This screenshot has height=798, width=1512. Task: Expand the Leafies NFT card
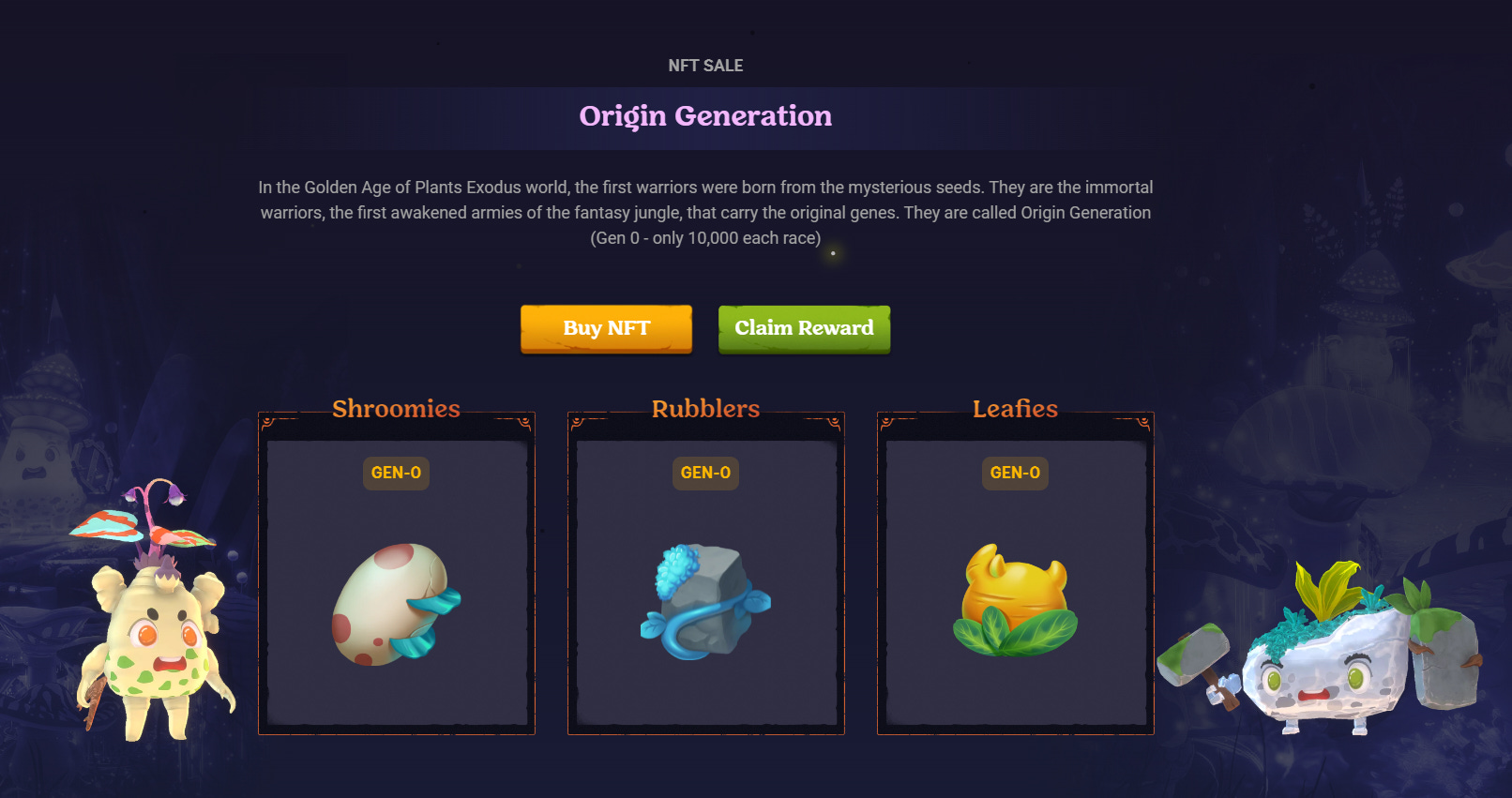(x=1015, y=574)
